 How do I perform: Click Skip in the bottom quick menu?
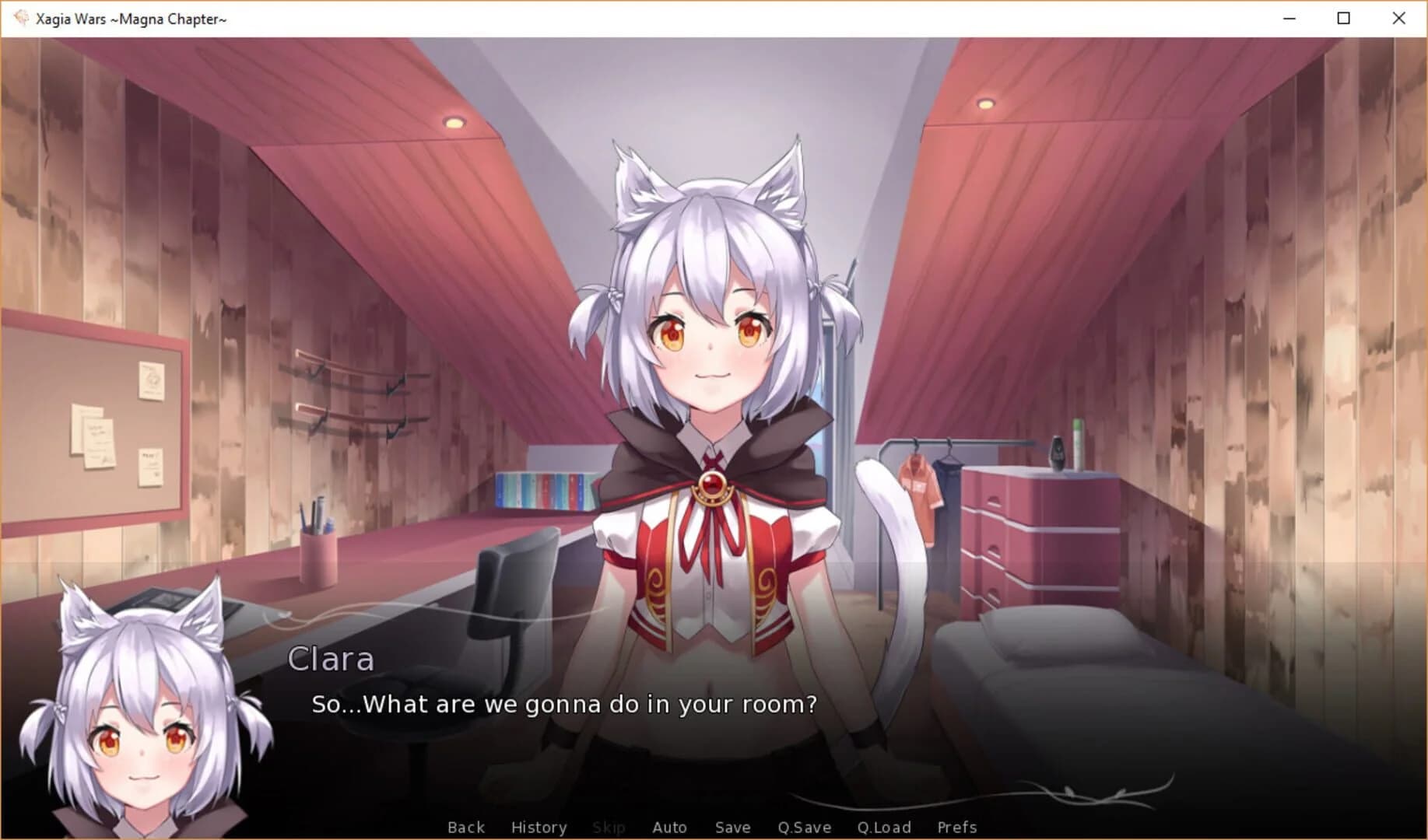click(x=609, y=827)
